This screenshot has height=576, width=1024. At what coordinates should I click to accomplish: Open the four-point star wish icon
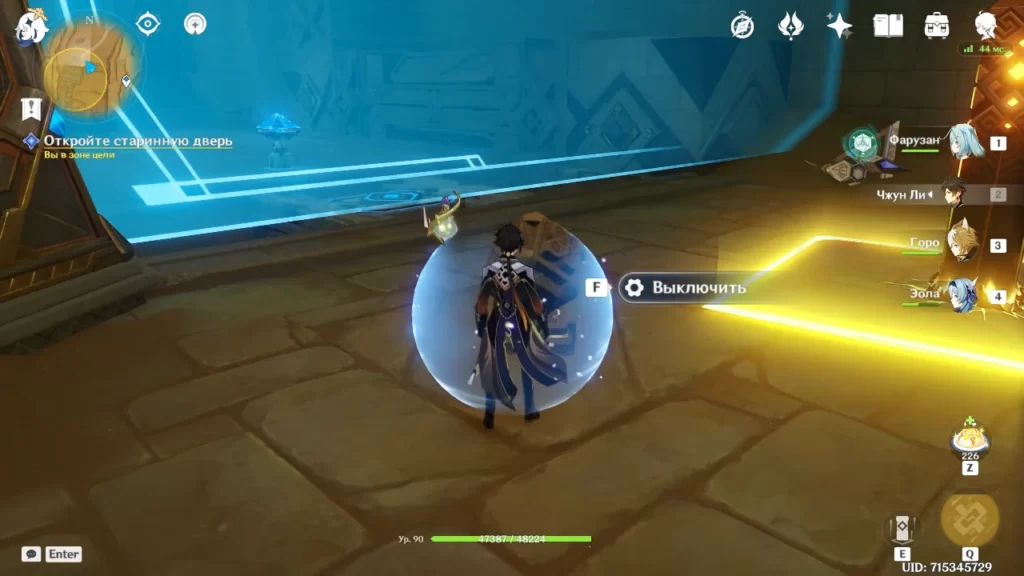tap(839, 26)
